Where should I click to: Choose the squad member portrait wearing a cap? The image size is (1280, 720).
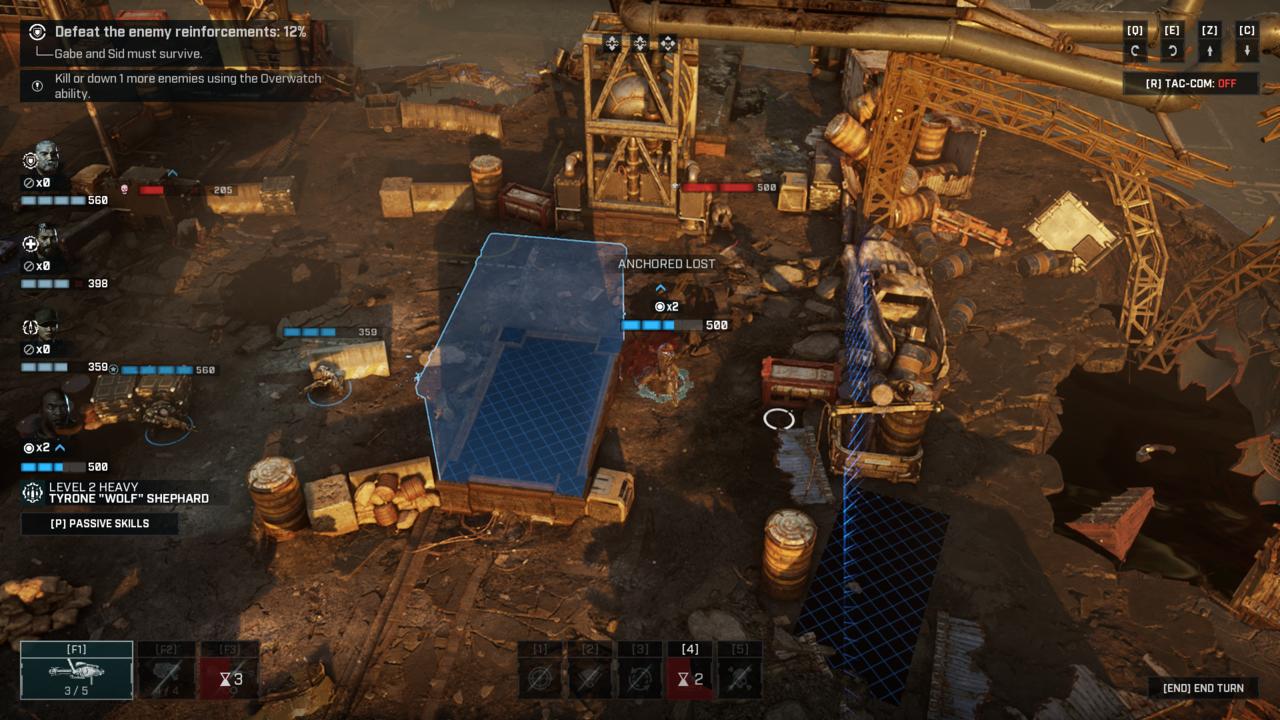click(43, 324)
